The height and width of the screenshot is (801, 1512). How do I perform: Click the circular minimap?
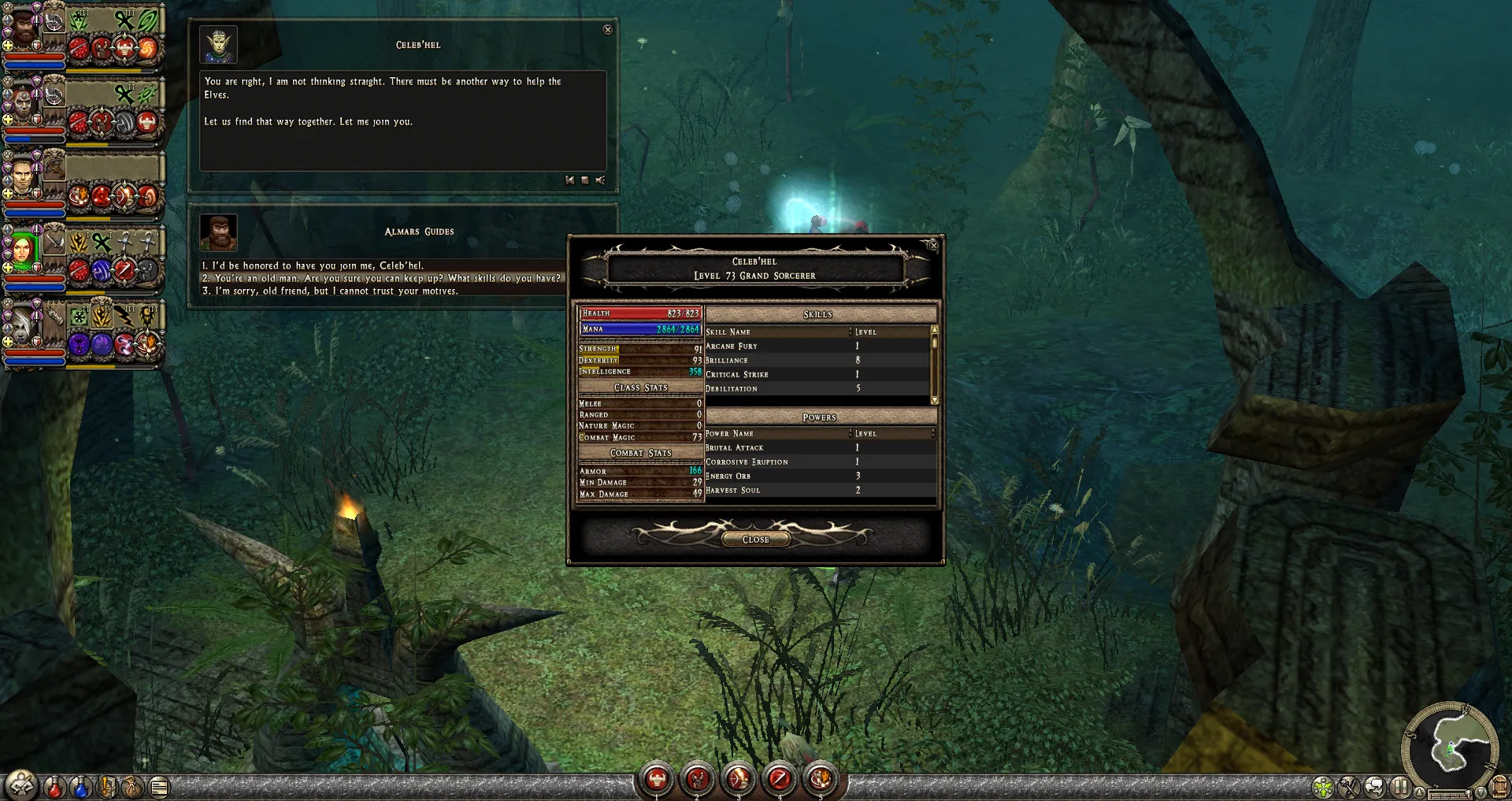click(x=1450, y=745)
